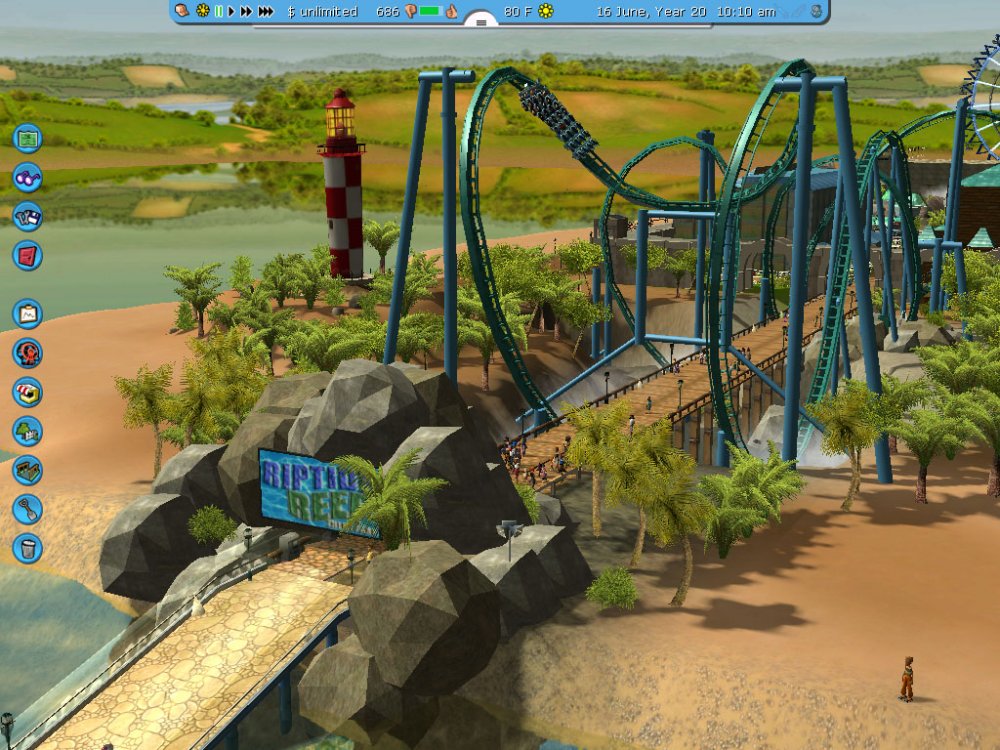Activate the trash can delete tool
This screenshot has width=1000, height=750.
pos(27,548)
